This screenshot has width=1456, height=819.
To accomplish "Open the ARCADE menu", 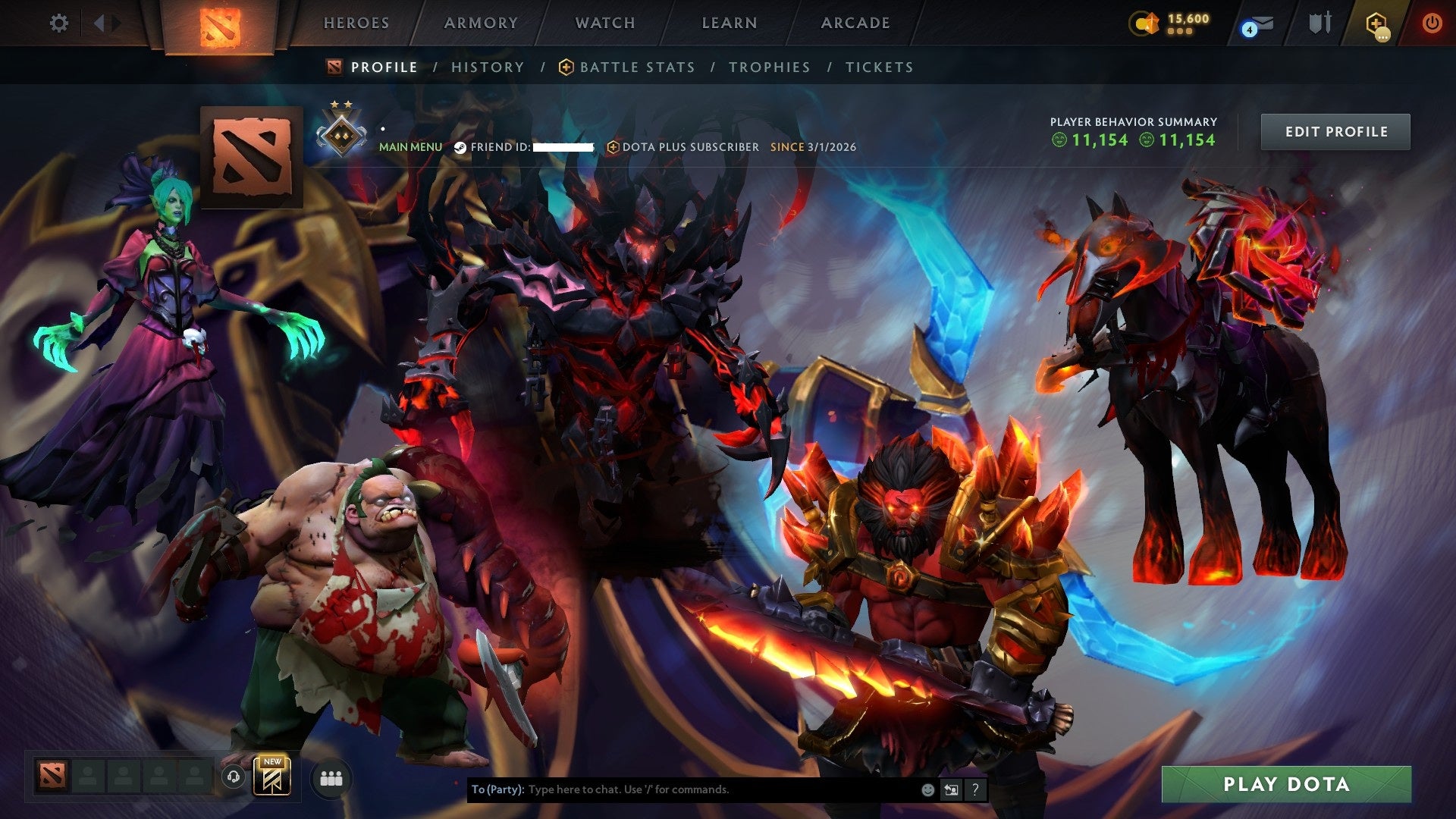I will coord(854,23).
